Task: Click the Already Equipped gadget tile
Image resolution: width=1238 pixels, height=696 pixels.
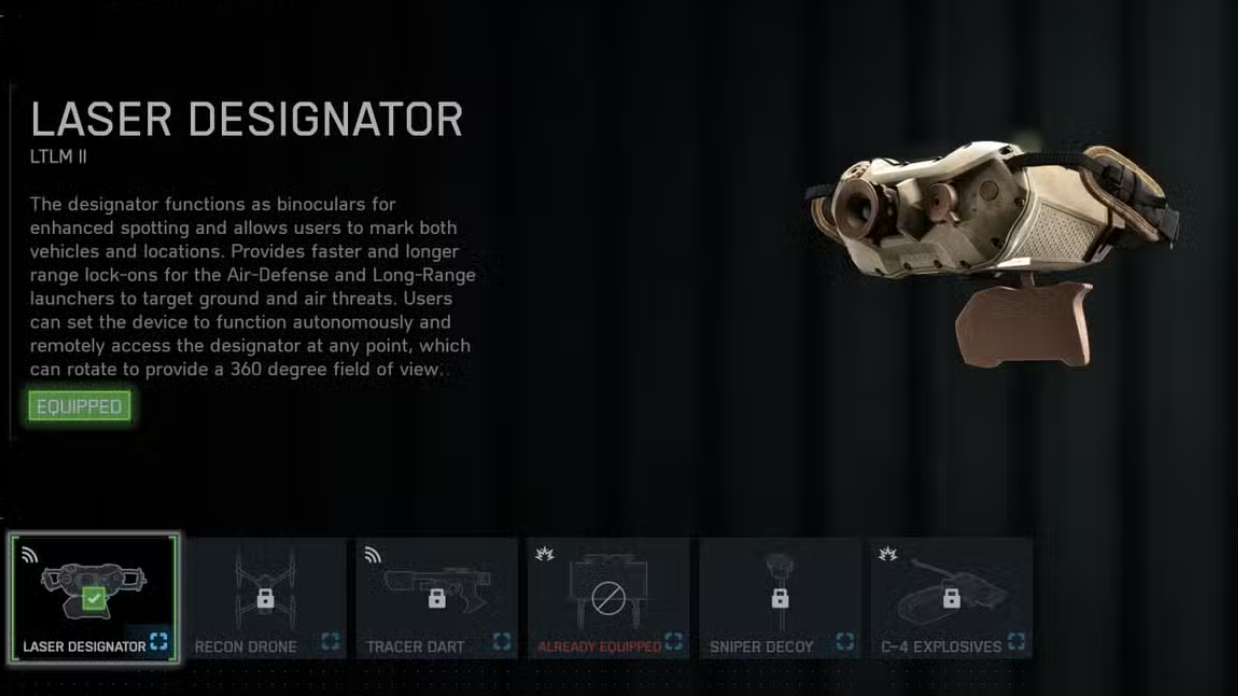Action: click(x=608, y=598)
